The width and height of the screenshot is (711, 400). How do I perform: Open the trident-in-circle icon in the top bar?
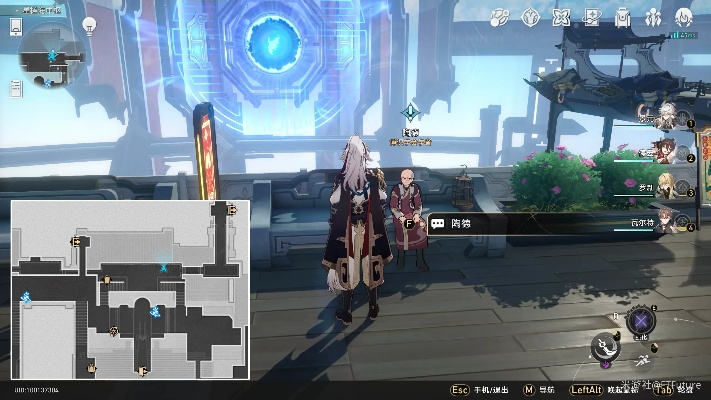click(x=530, y=17)
